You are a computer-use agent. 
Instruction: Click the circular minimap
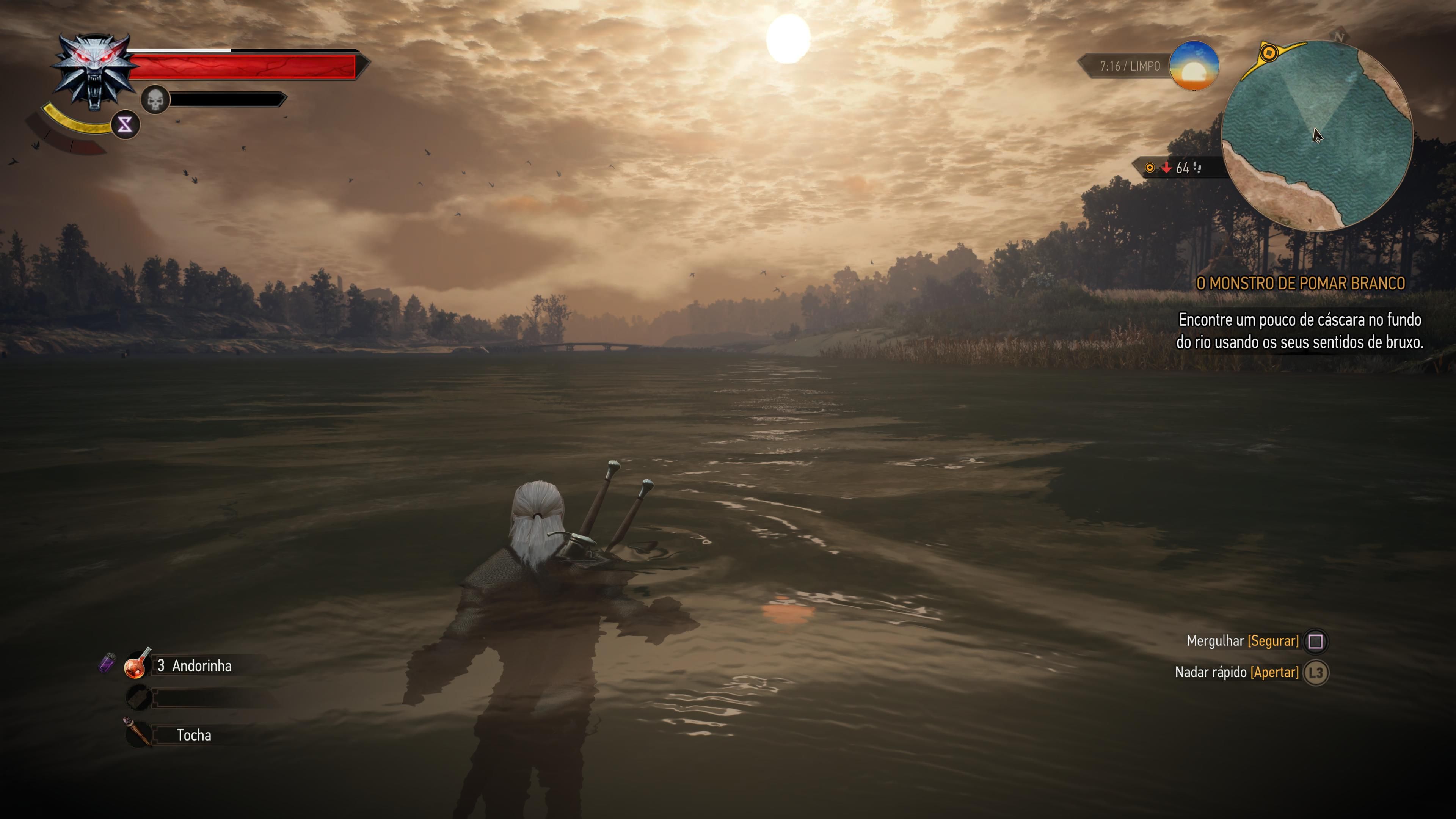click(x=1317, y=136)
